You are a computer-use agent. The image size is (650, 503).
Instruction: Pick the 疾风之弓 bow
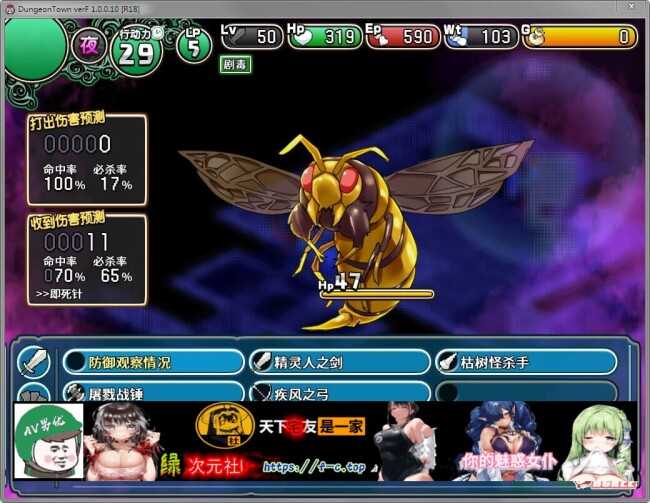coord(339,392)
